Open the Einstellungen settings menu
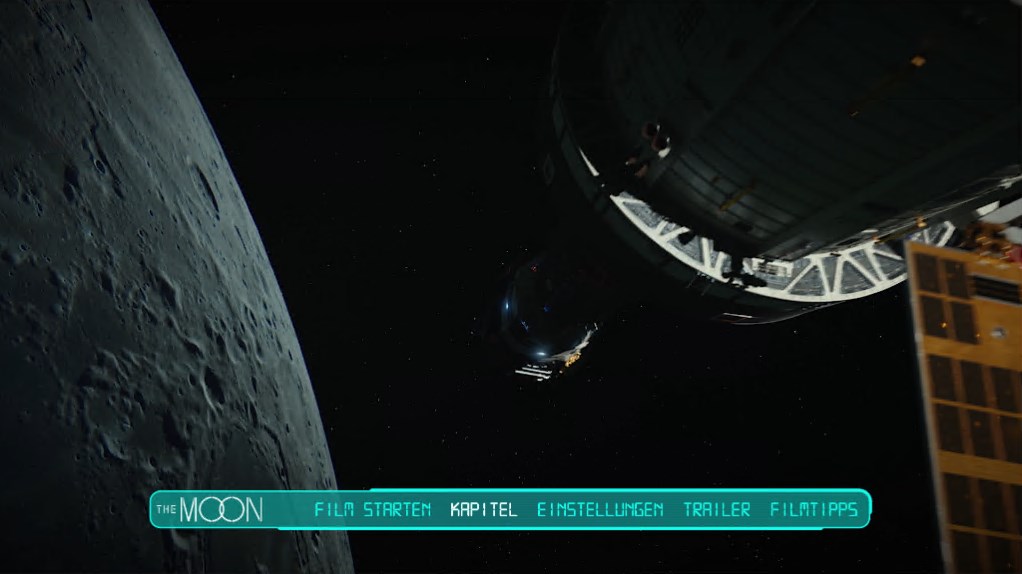 pos(600,510)
